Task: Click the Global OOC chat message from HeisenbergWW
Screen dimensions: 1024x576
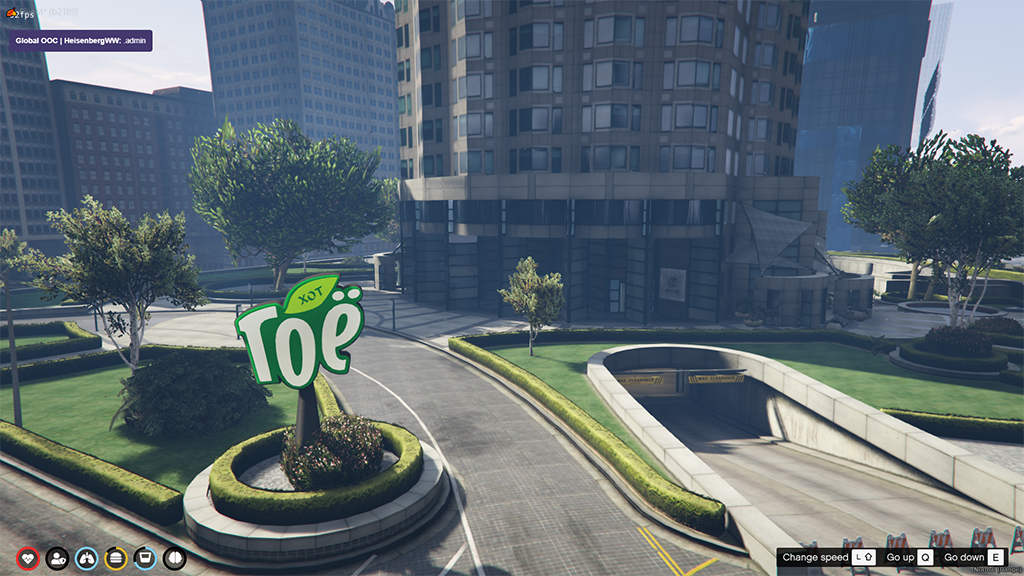Action: (80, 40)
